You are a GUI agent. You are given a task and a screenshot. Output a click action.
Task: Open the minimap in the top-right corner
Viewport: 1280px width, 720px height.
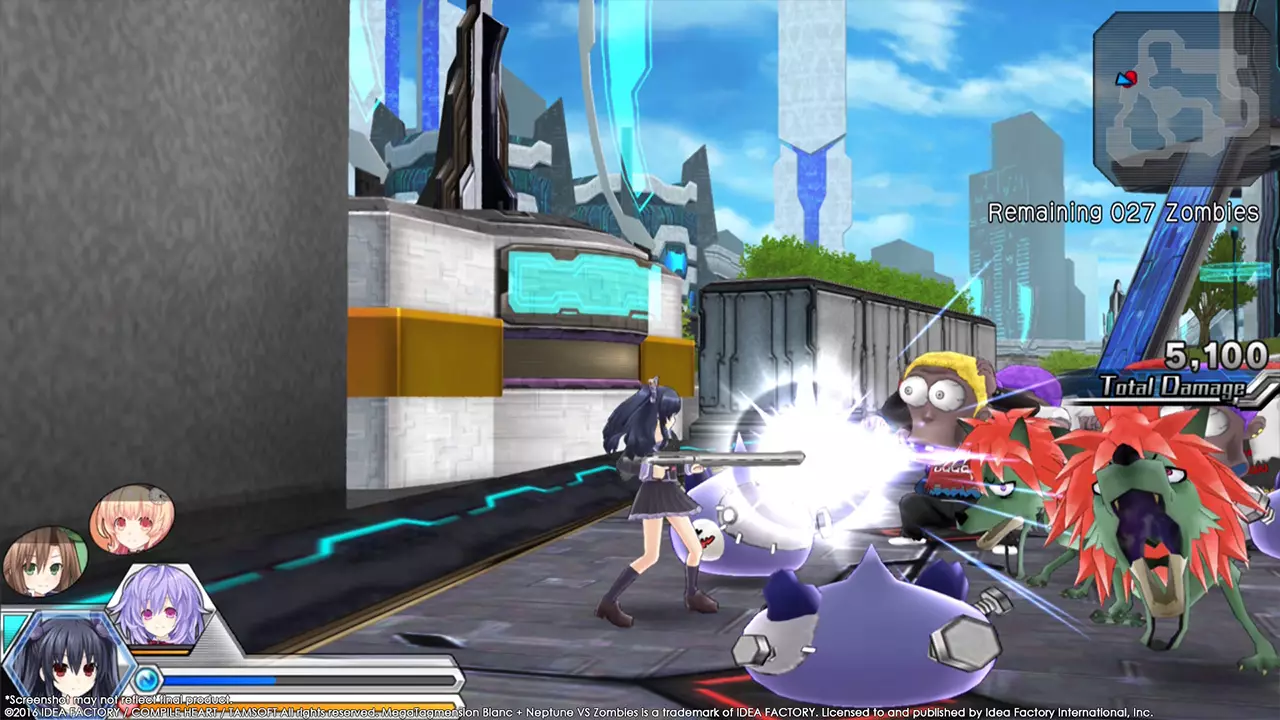point(1180,85)
